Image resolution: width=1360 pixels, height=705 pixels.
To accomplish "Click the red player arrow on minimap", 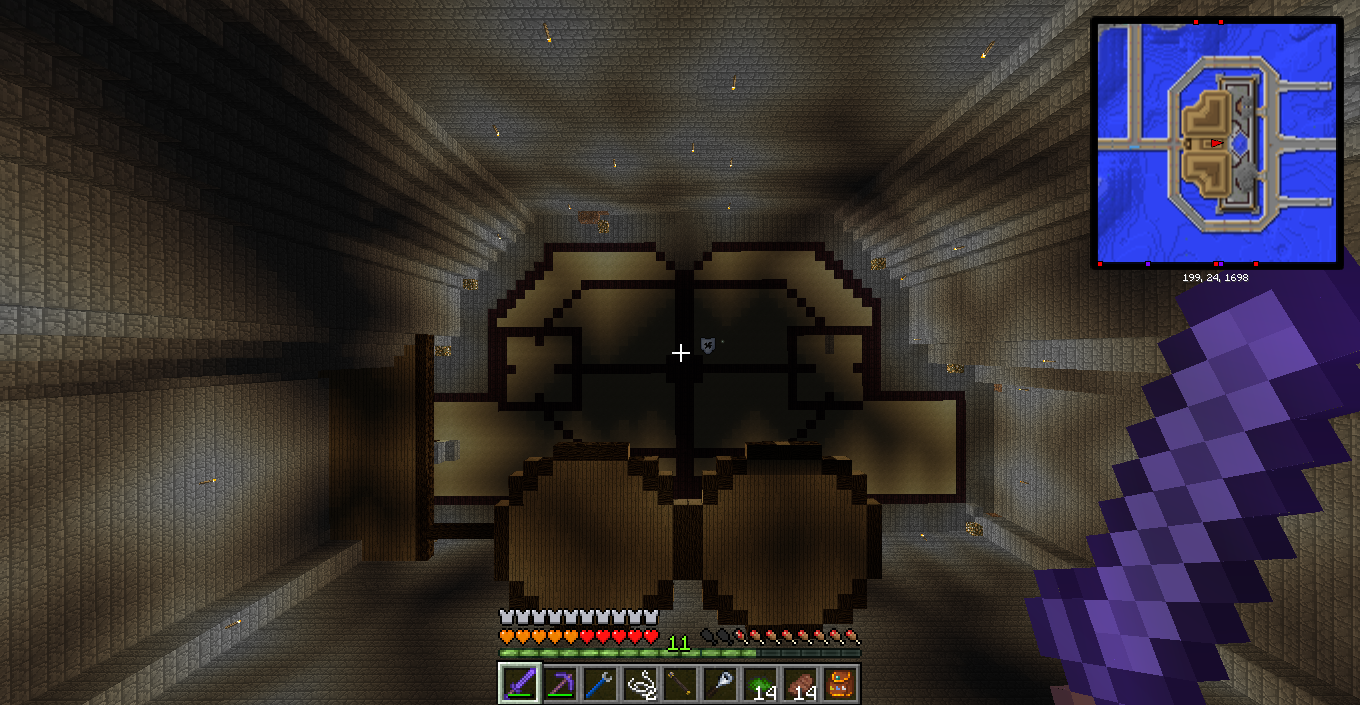I will (1216, 144).
